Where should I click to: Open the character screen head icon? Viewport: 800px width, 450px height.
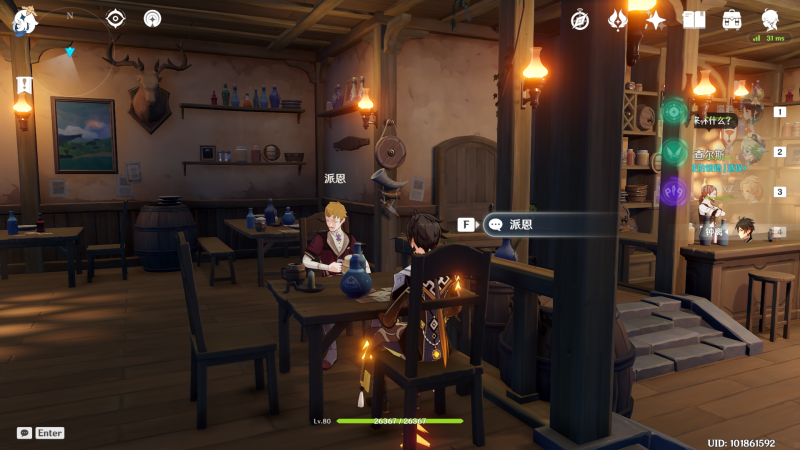click(771, 20)
